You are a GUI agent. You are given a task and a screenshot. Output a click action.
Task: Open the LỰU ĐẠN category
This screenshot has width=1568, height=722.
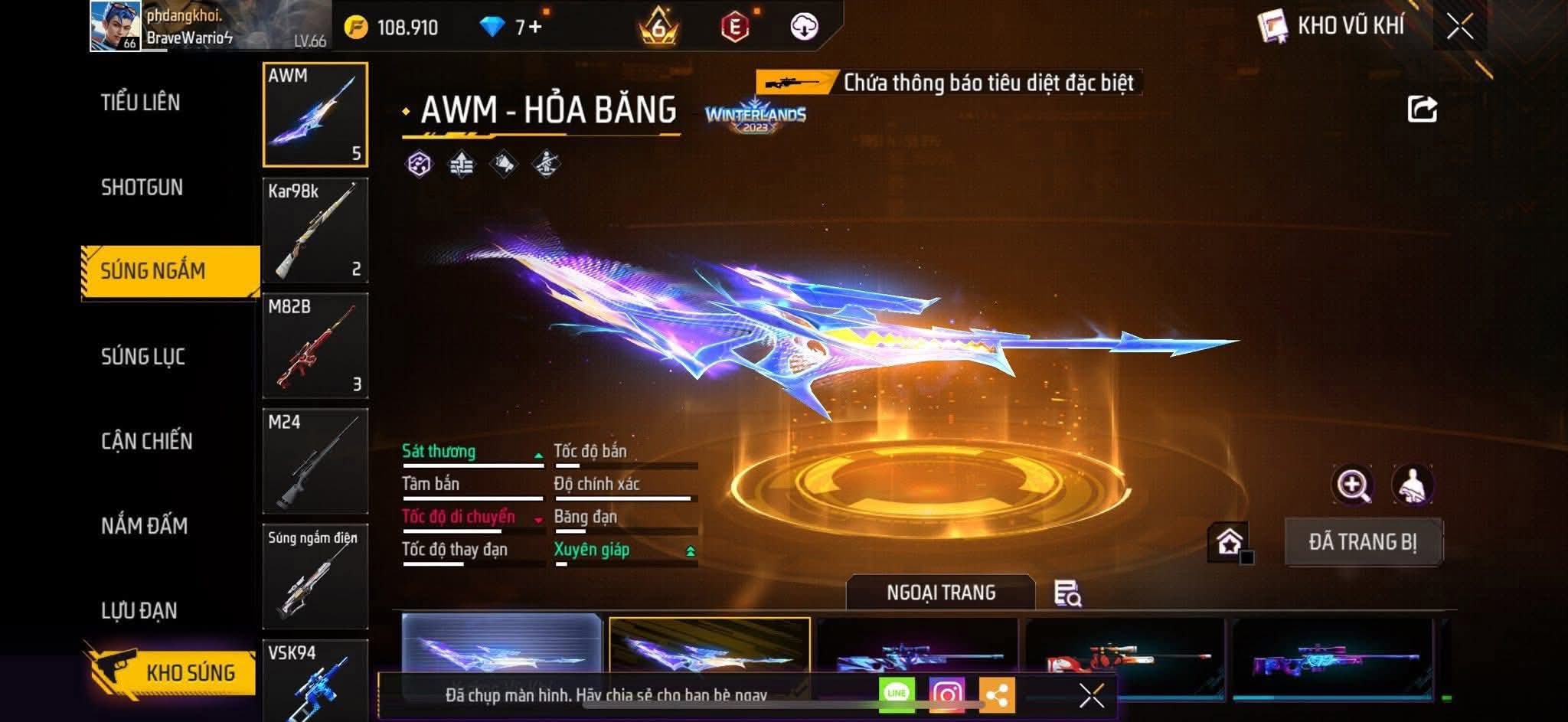pyautogui.click(x=139, y=611)
